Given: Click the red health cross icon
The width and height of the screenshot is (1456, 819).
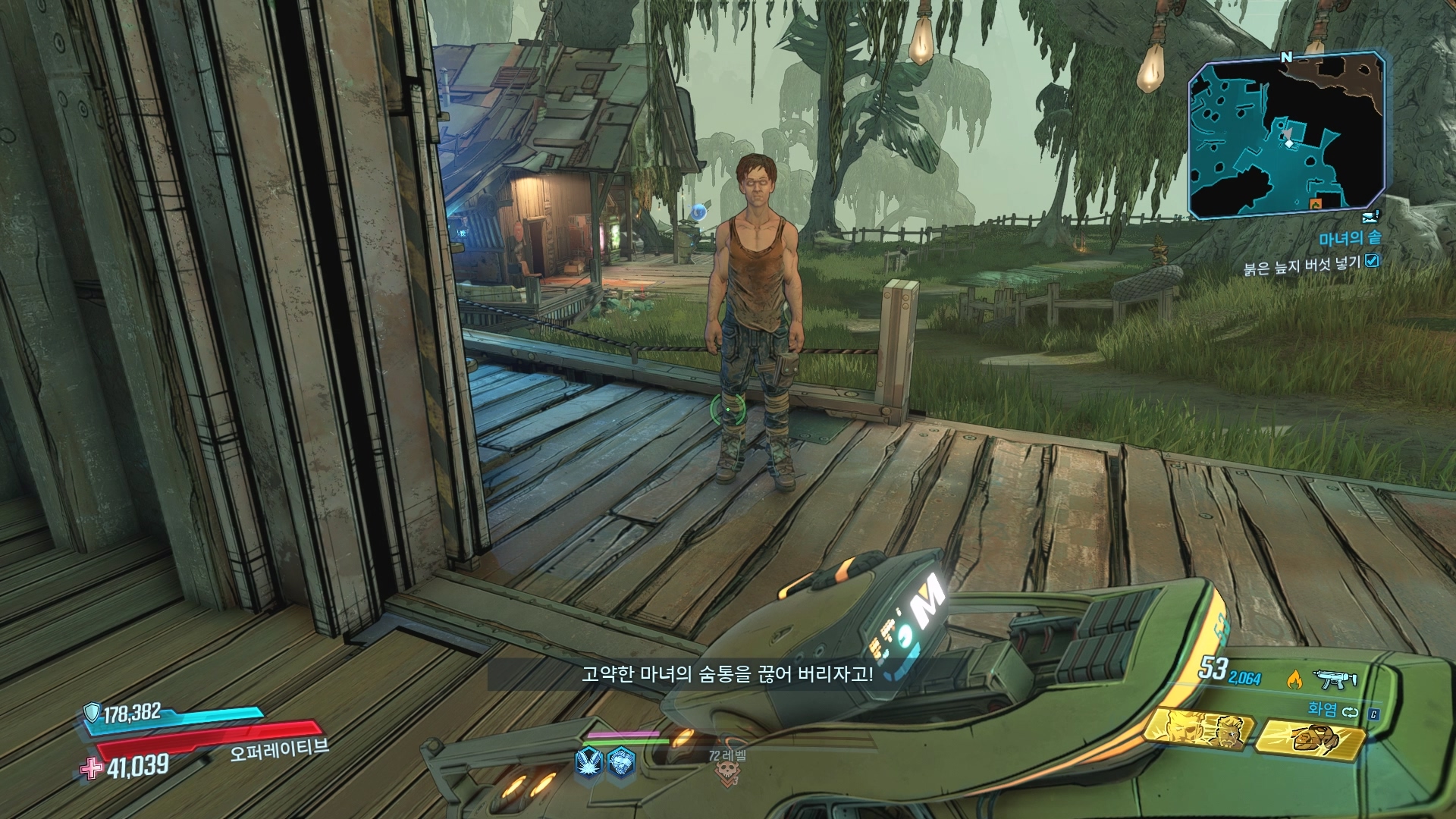Looking at the screenshot, I should pyautogui.click(x=92, y=767).
